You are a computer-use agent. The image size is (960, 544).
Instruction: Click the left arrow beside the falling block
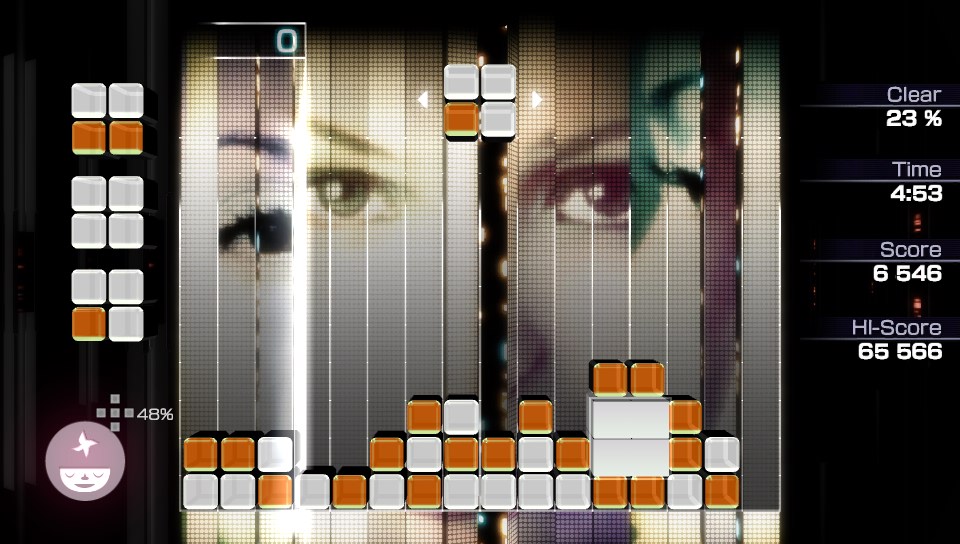pos(423,100)
